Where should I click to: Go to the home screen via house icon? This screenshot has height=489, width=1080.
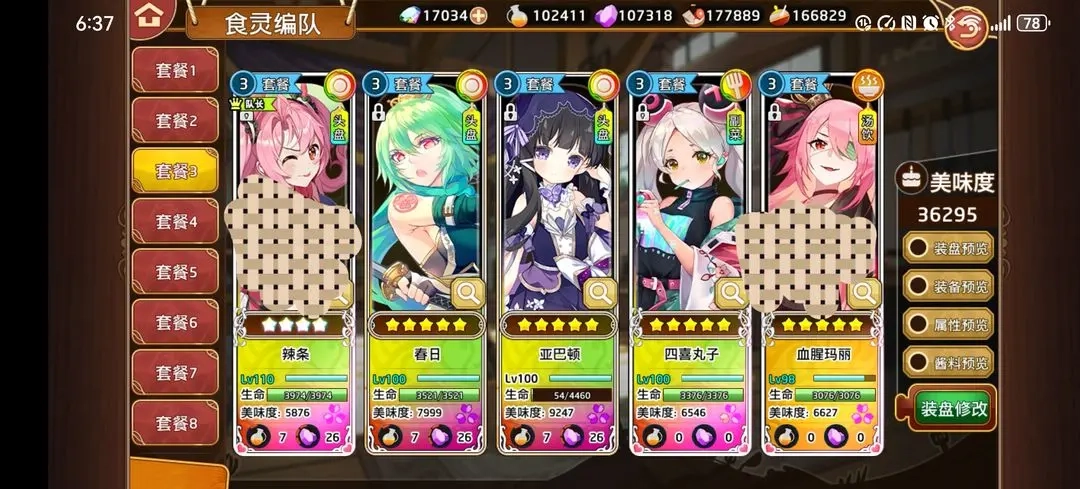(x=149, y=15)
